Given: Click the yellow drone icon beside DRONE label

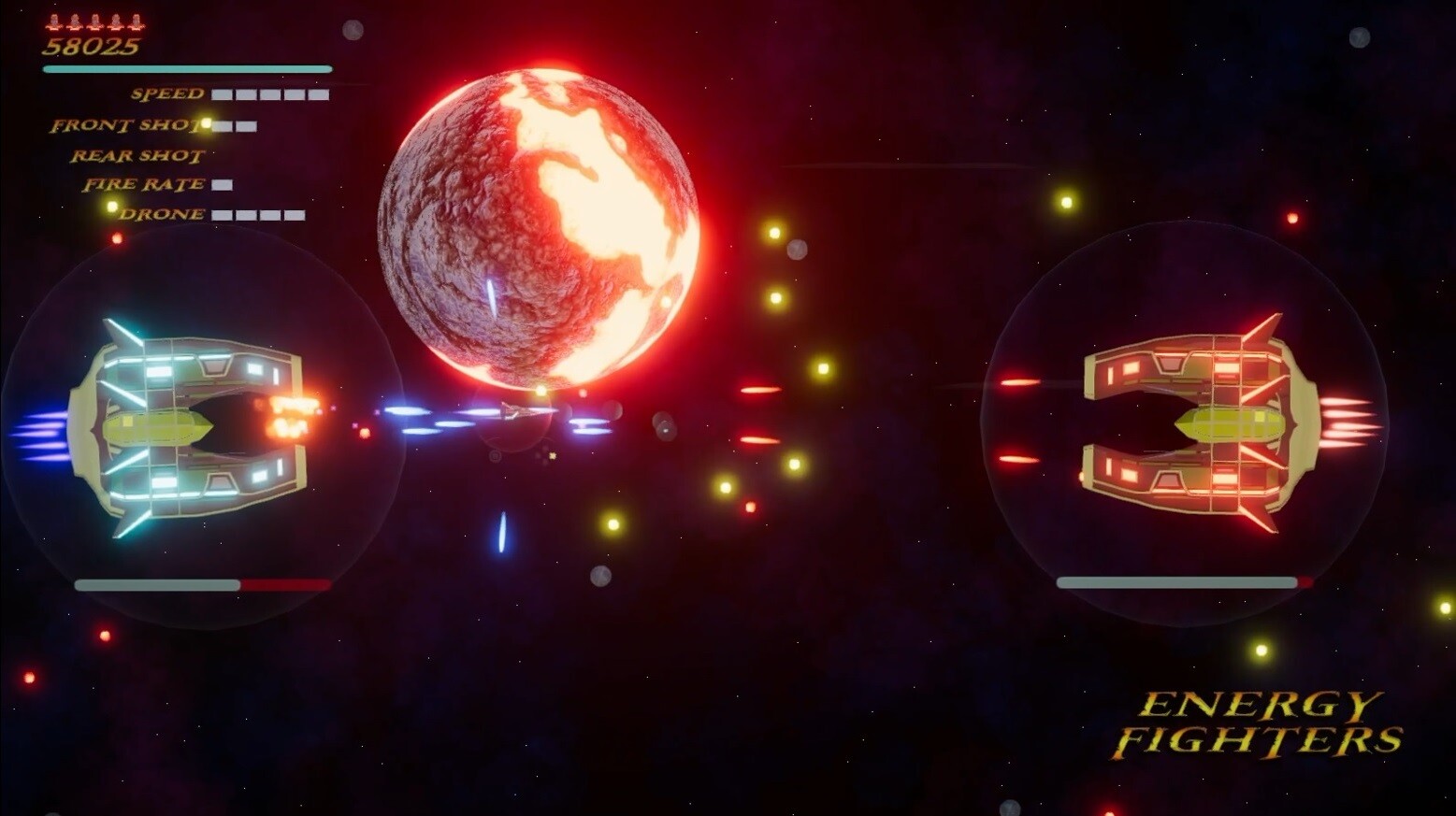Looking at the screenshot, I should click(x=112, y=206).
